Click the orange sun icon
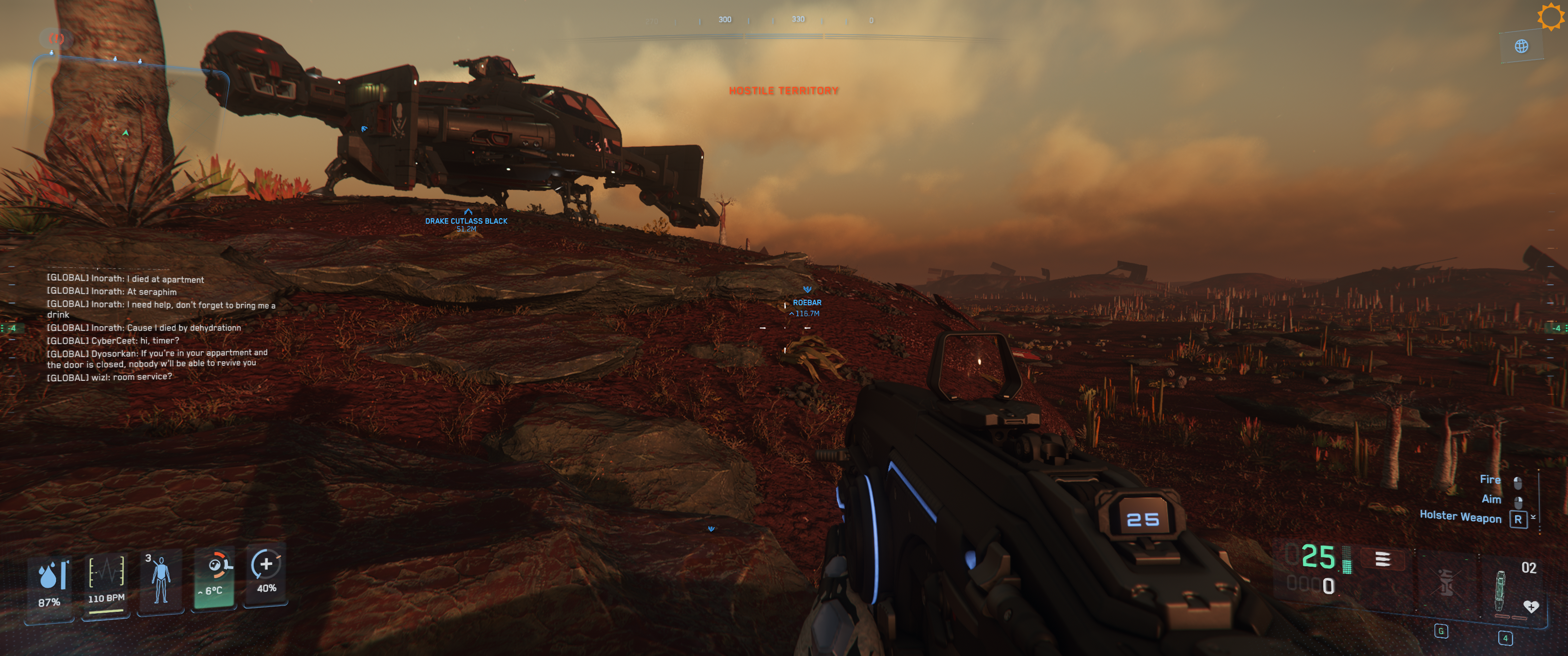The height and width of the screenshot is (656, 1568). point(1550,16)
